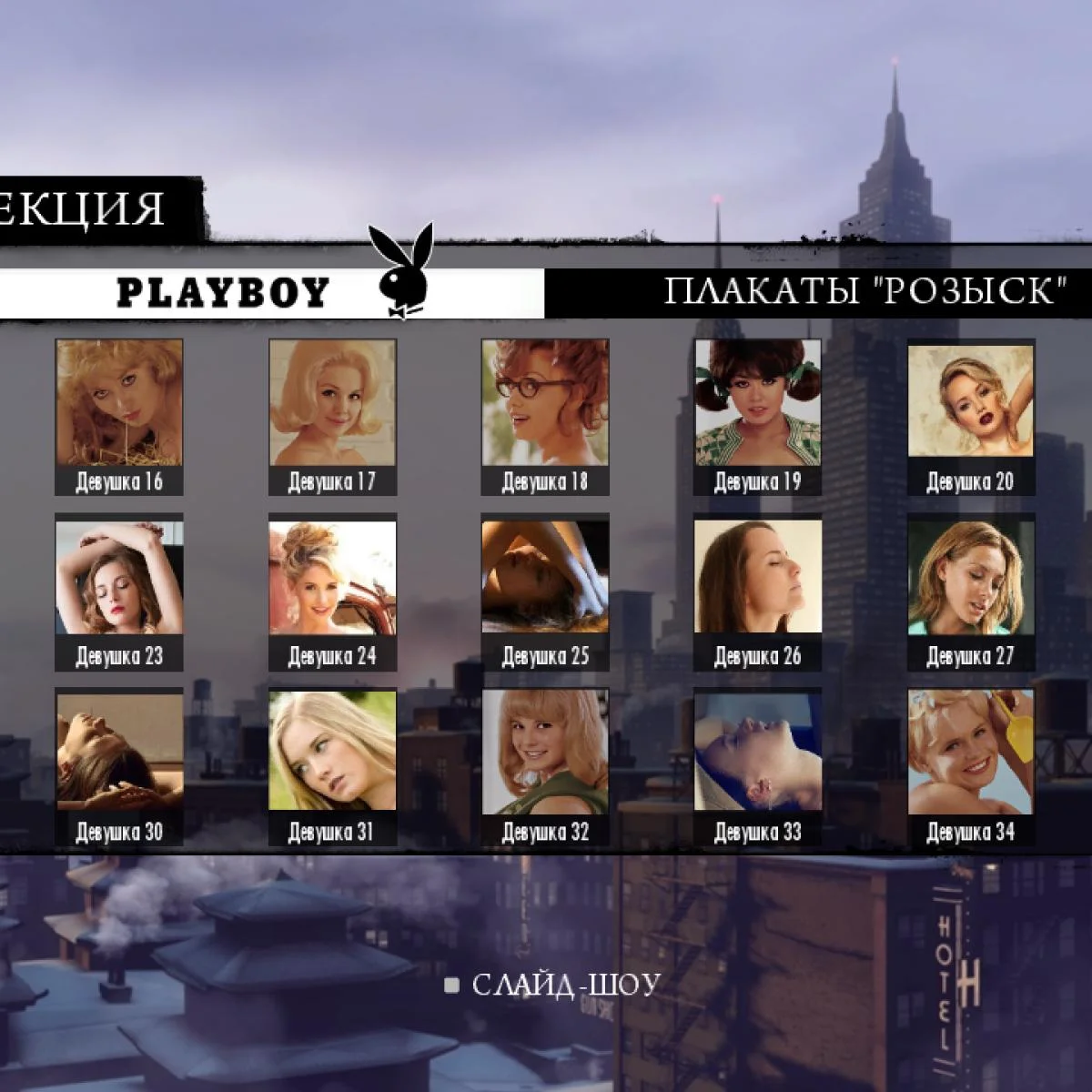Open the Девушка 17 picture
This screenshot has width=1092, height=1092.
pyautogui.click(x=332, y=403)
